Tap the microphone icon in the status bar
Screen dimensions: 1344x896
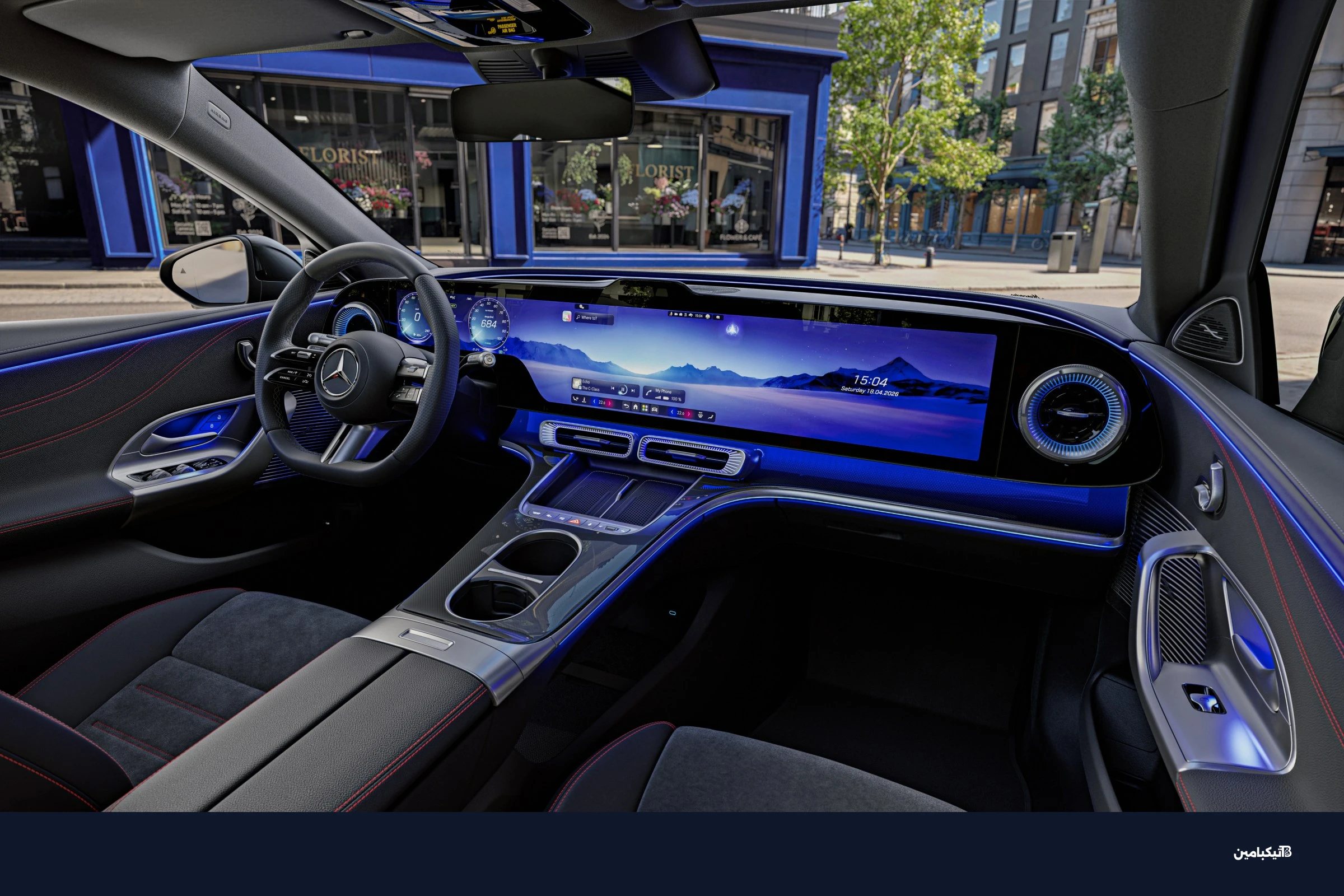click(671, 315)
